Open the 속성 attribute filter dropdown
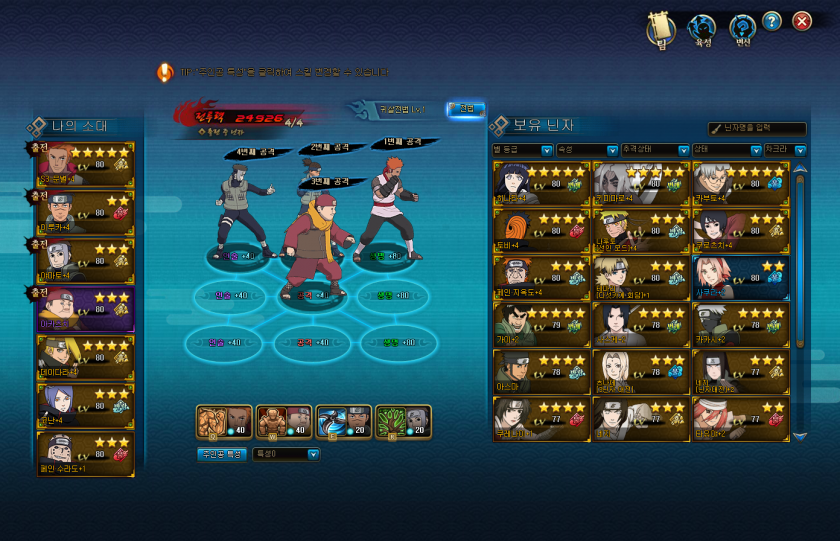This screenshot has width=840, height=541. coord(613,150)
